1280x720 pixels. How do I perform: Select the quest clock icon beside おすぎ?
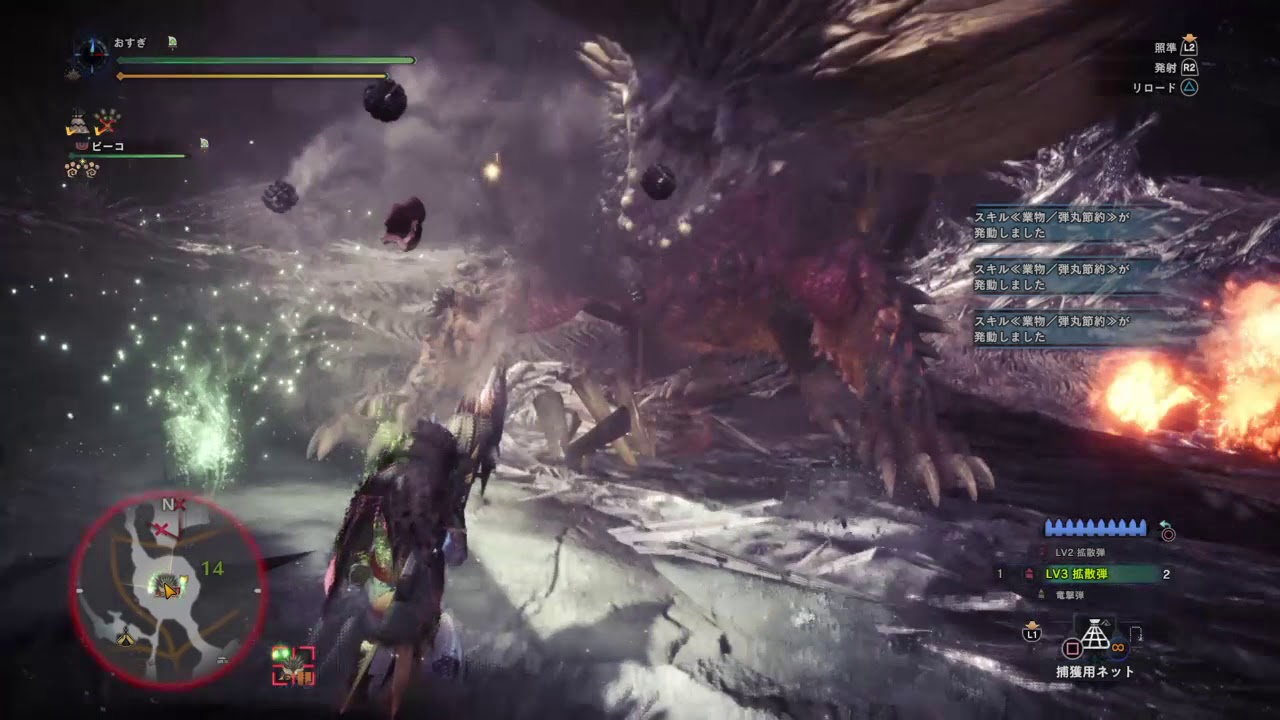pyautogui.click(x=92, y=52)
